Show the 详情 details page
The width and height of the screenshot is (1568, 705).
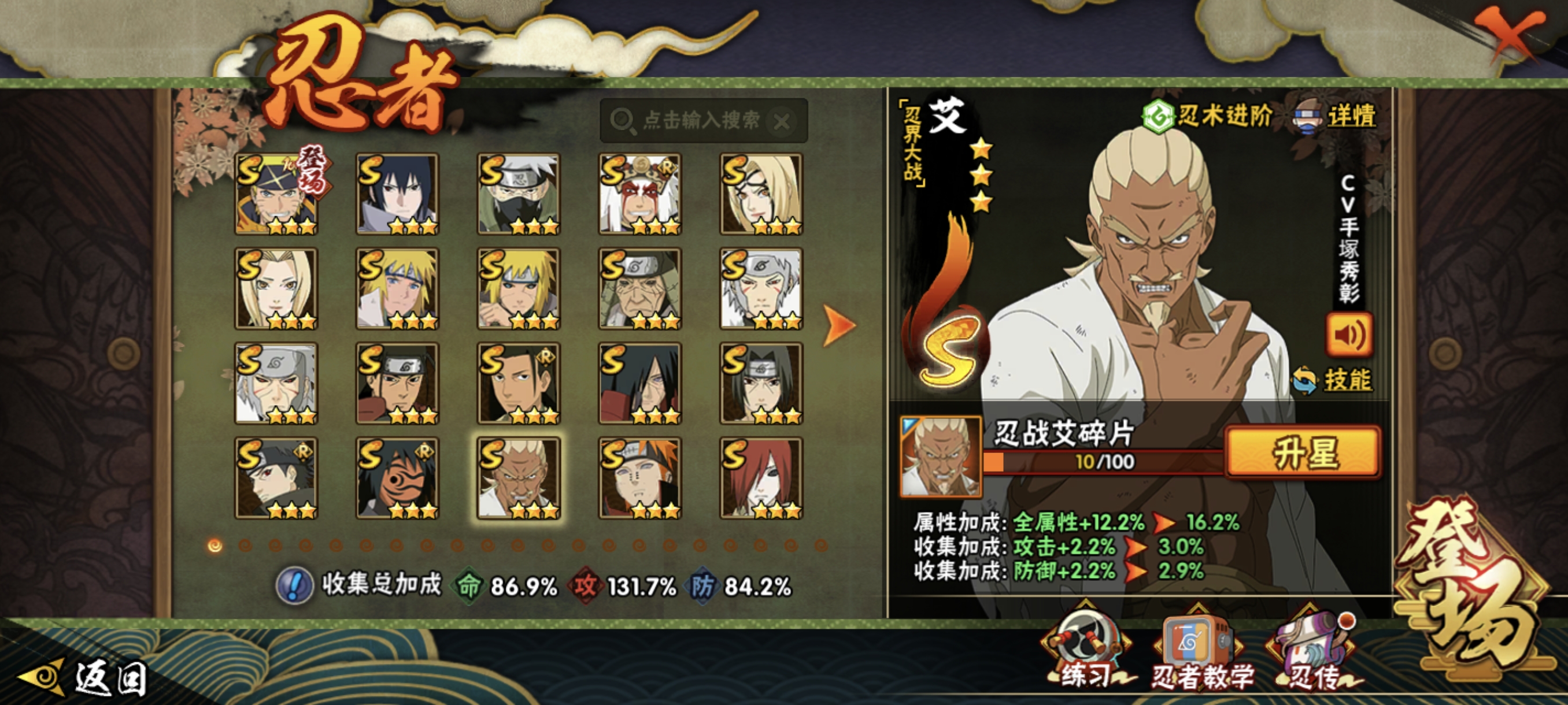point(1336,116)
